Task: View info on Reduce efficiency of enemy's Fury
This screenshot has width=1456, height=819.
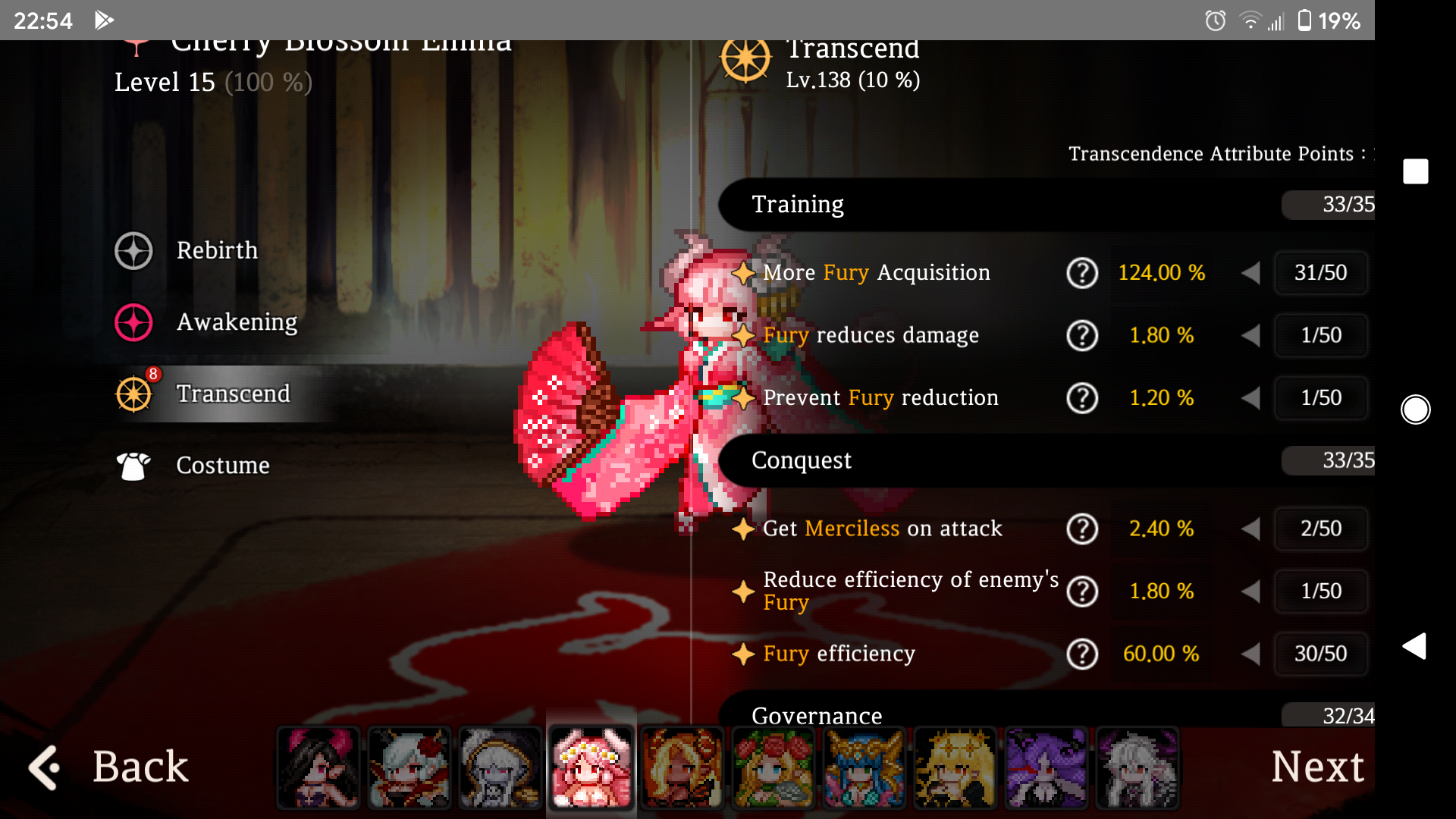Action: coord(1081,591)
